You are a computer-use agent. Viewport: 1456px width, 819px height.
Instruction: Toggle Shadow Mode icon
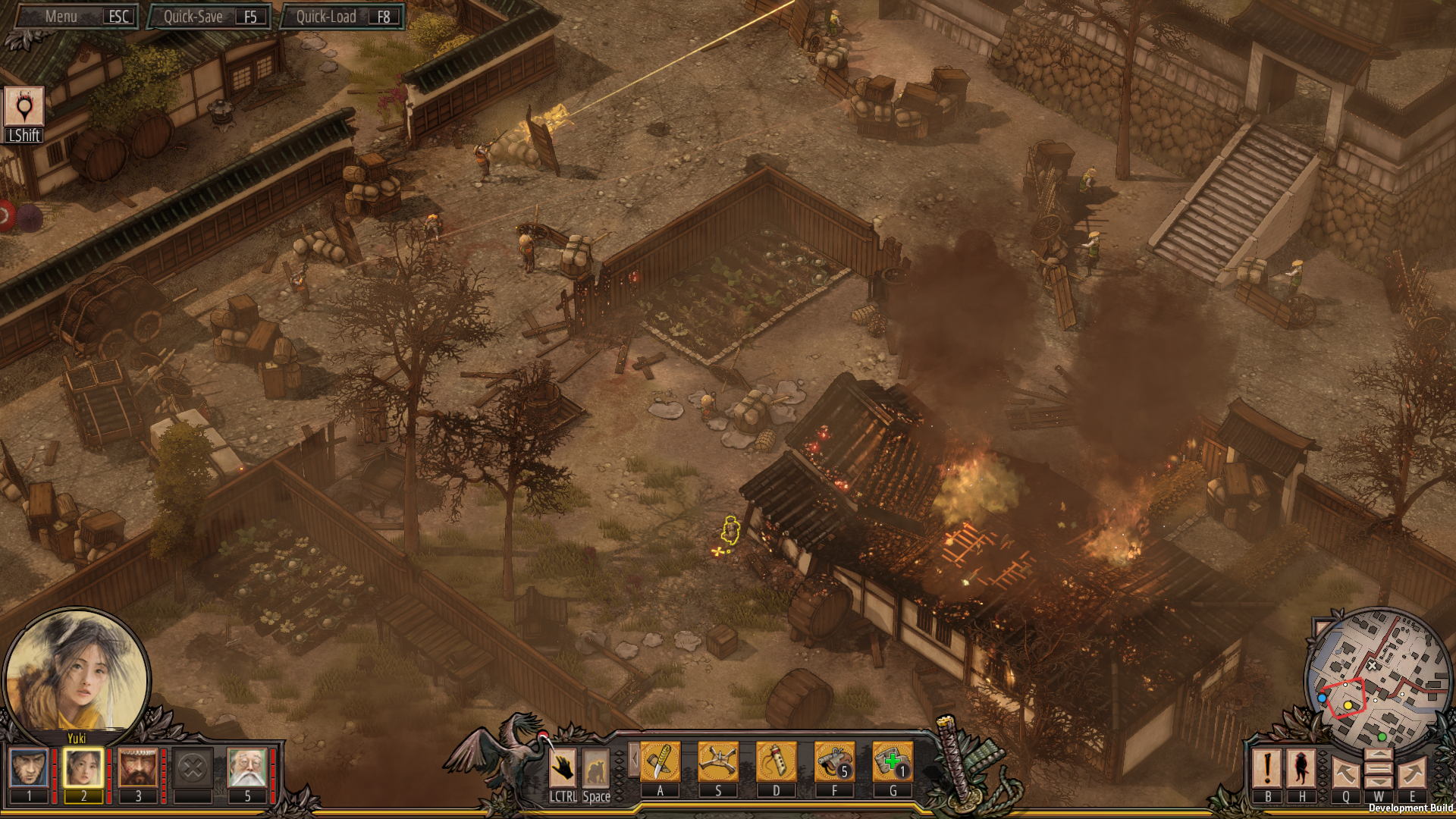click(x=24, y=107)
